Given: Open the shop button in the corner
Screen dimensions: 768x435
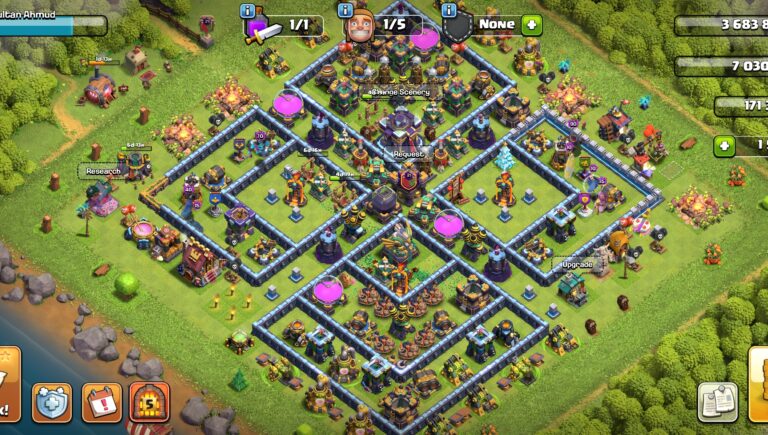Looking at the screenshot, I should pos(758,385).
